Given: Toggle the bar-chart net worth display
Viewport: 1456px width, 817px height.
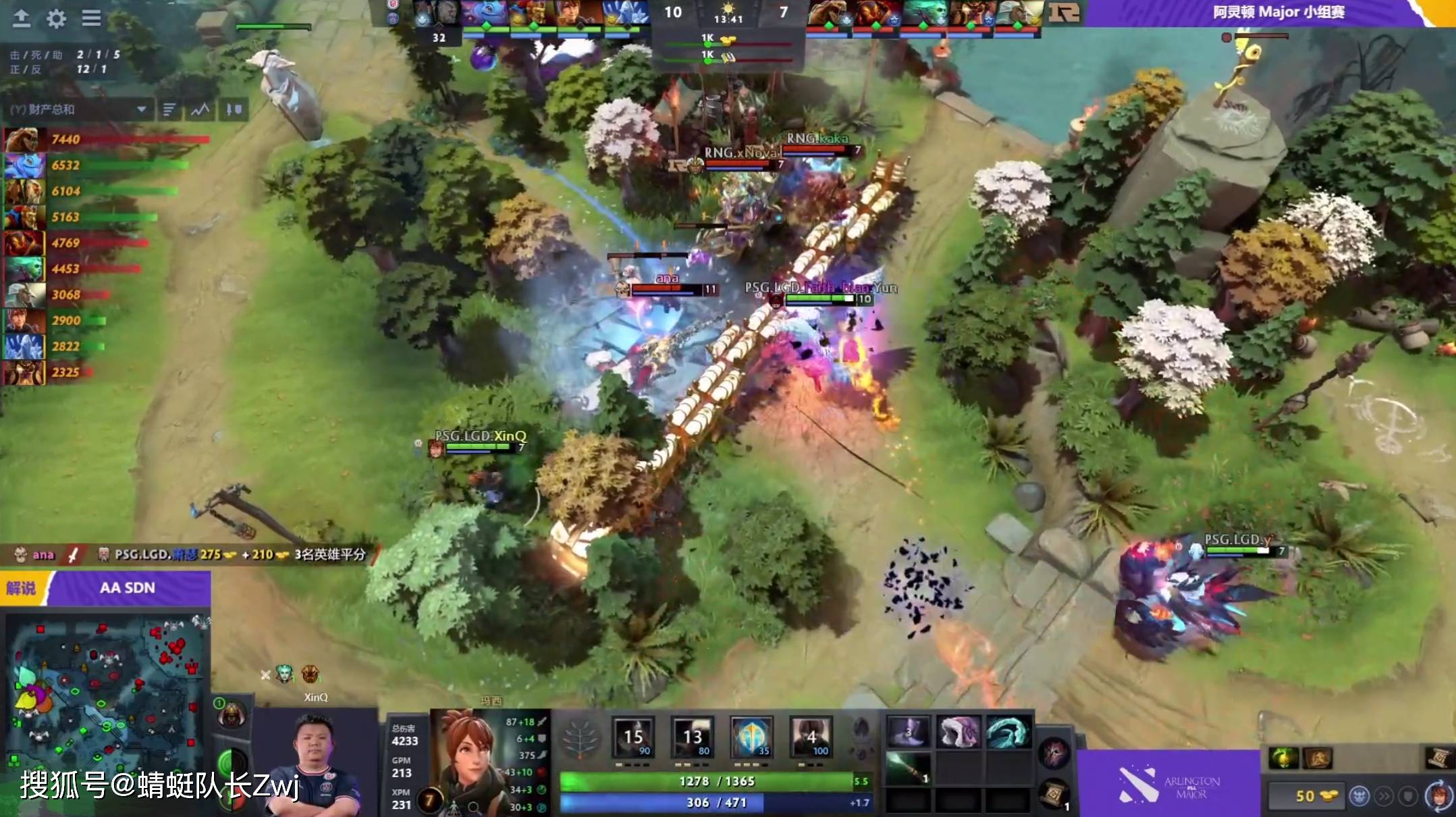Looking at the screenshot, I should (169, 108).
